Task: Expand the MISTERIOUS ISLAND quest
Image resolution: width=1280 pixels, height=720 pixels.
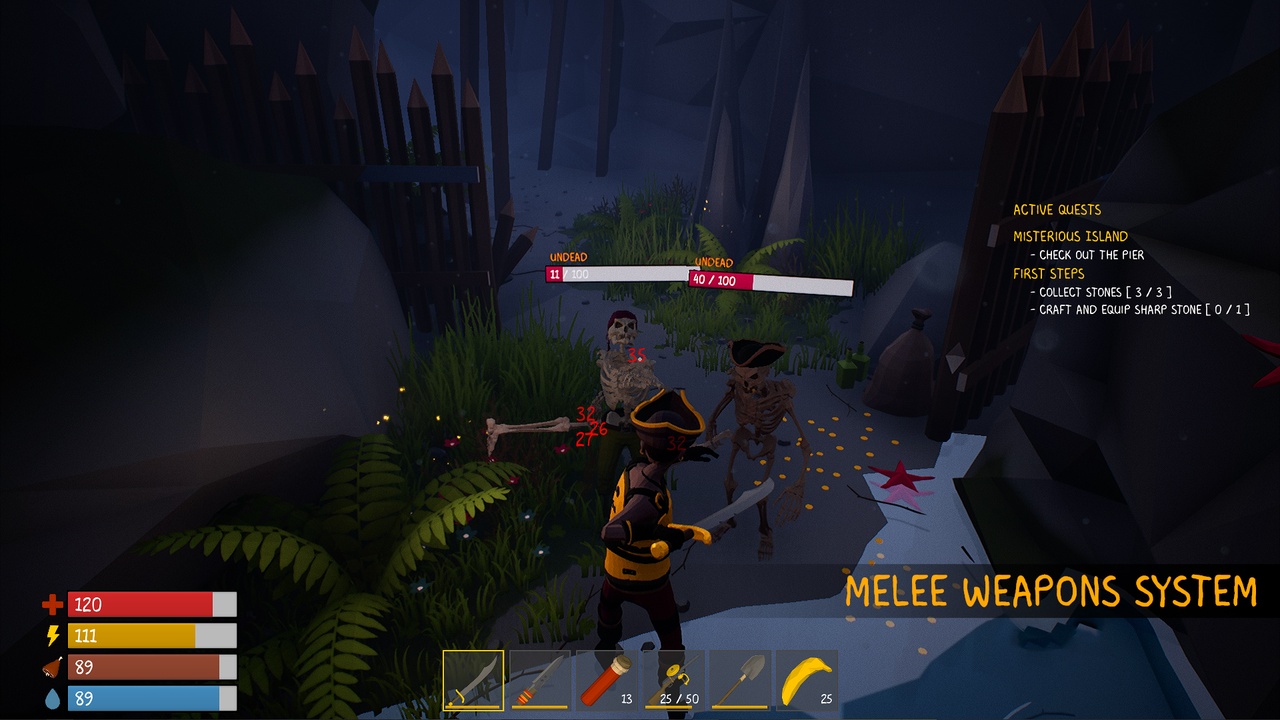Action: [x=1072, y=236]
